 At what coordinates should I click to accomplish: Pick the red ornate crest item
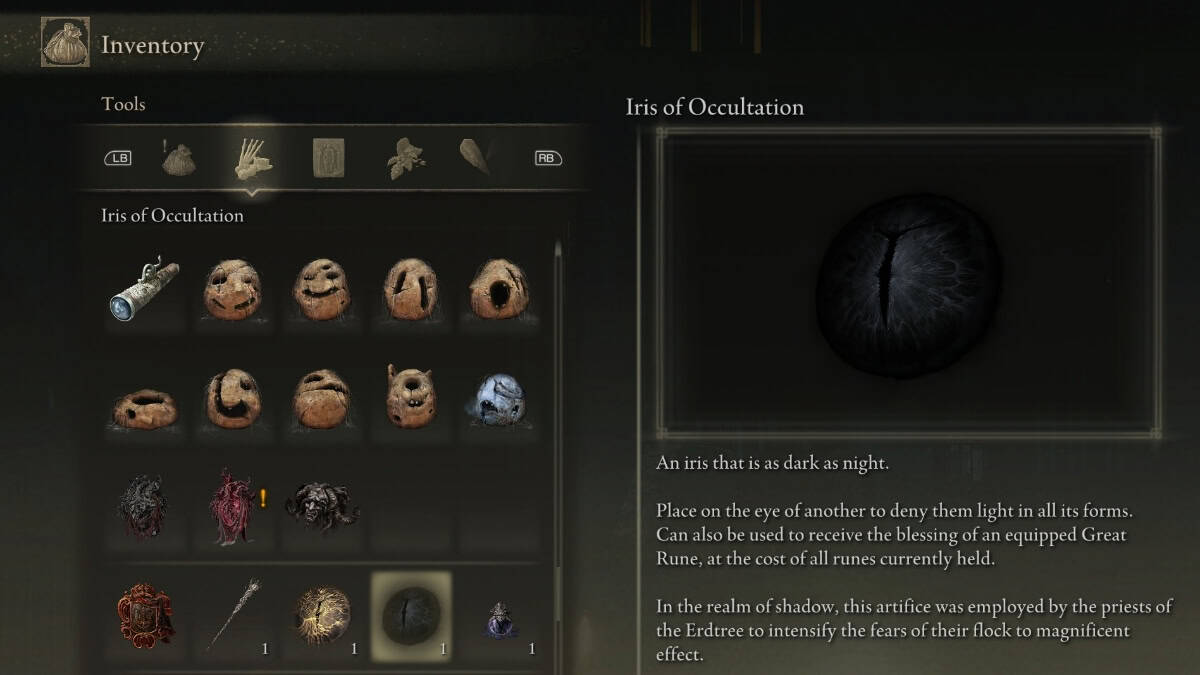click(x=144, y=614)
